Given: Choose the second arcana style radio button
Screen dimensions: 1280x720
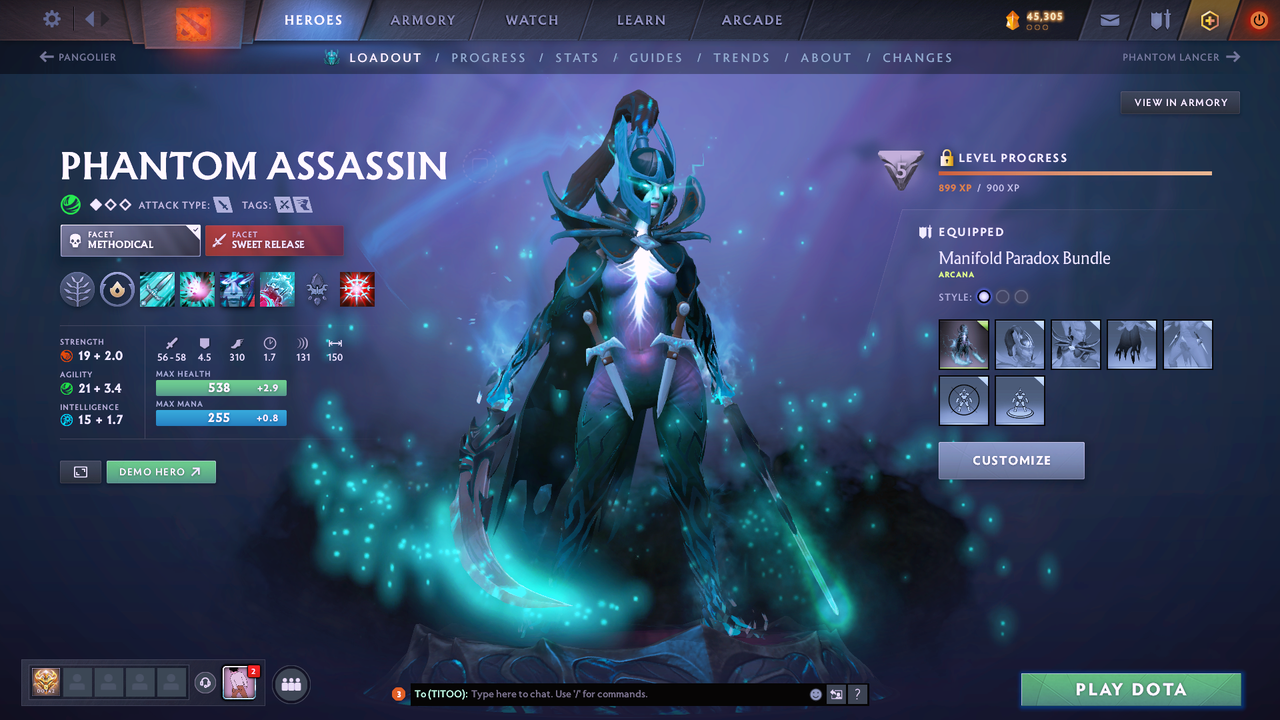Looking at the screenshot, I should (x=1003, y=296).
